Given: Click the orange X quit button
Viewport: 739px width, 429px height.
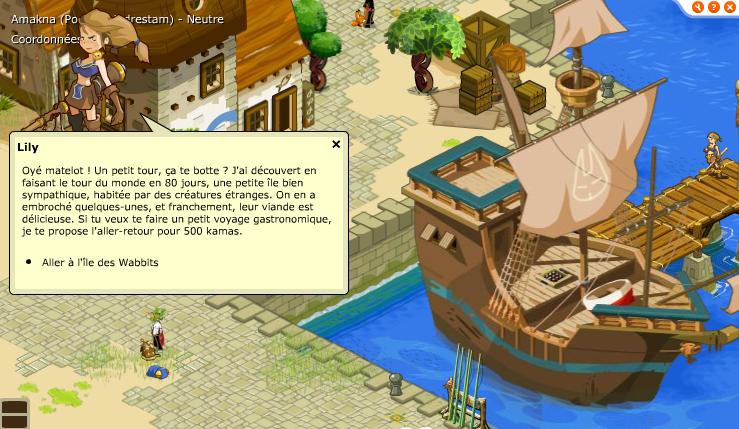Looking at the screenshot, I should coord(729,7).
